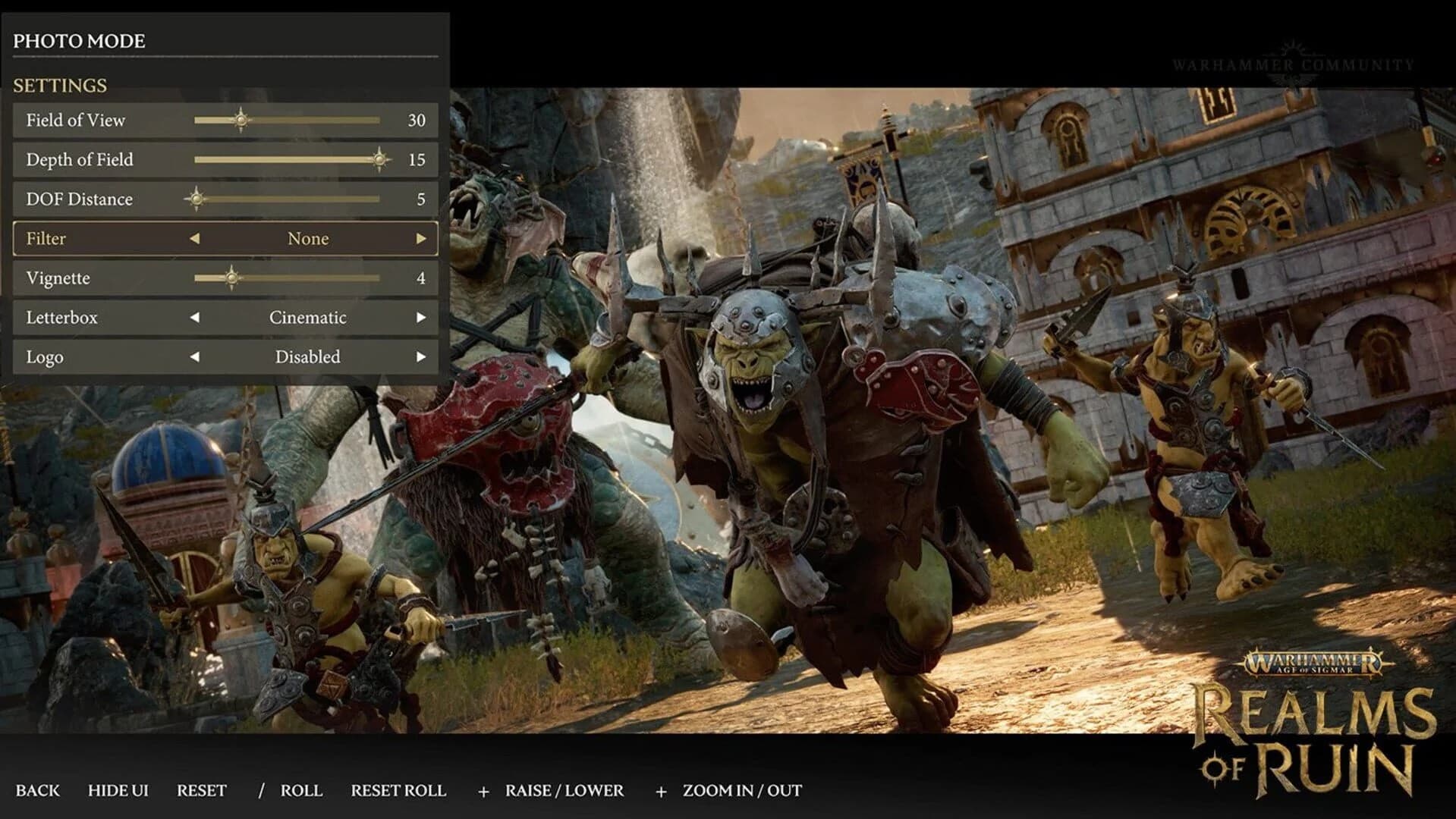Click the Depth of Field slider handle
This screenshot has height=819, width=1456.
pyautogui.click(x=377, y=159)
